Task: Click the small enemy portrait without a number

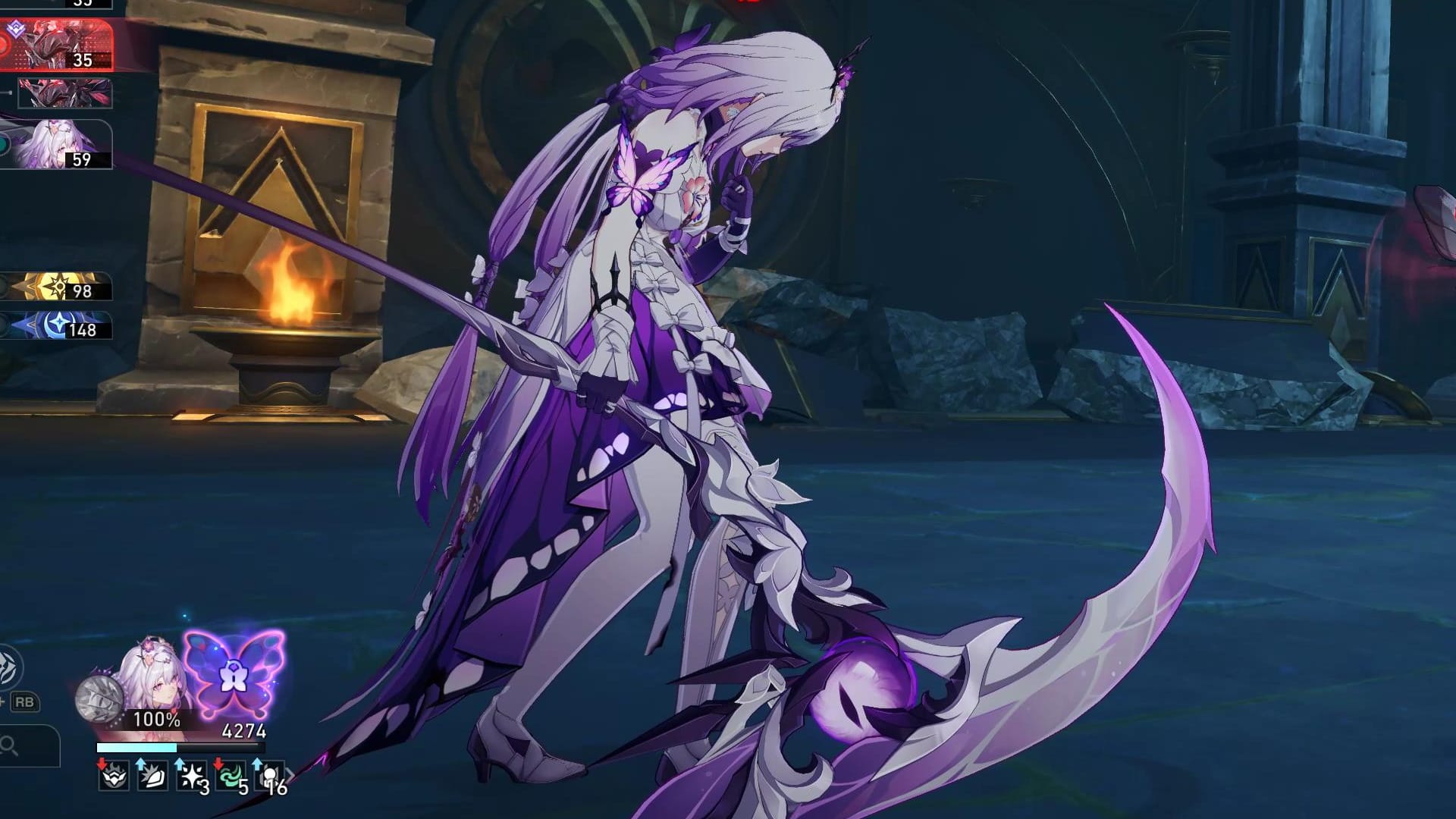Action: pyautogui.click(x=65, y=93)
